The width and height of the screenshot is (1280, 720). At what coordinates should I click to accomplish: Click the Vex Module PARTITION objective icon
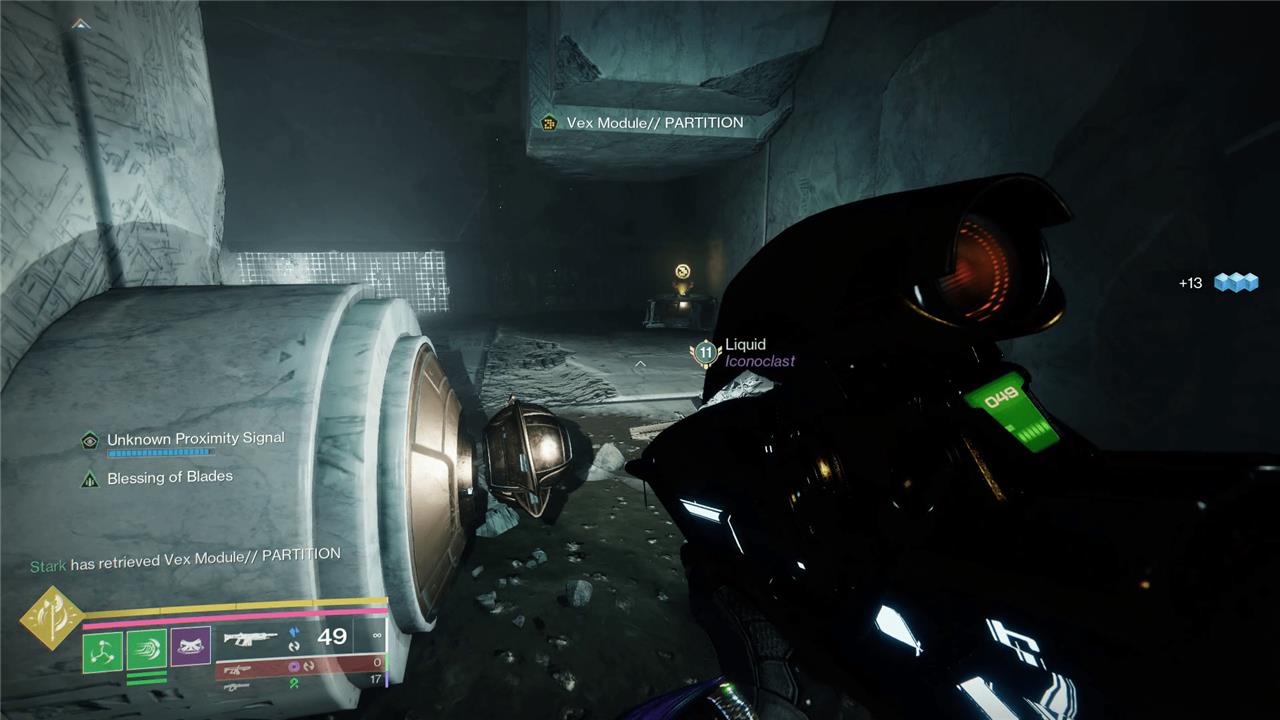[x=548, y=123]
